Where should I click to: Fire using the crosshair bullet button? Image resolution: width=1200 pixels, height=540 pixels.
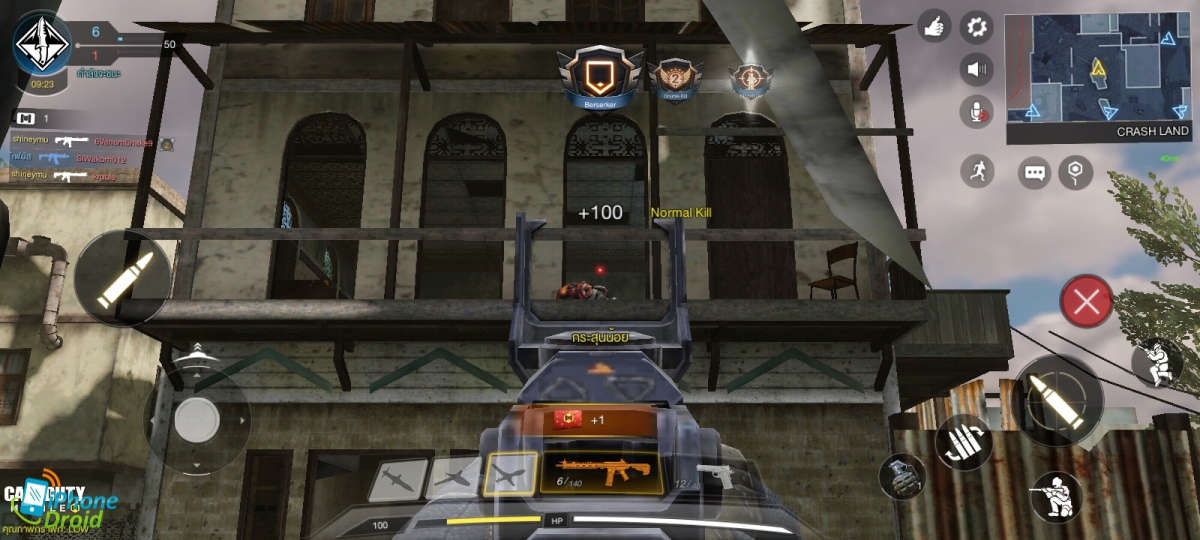(1056, 400)
